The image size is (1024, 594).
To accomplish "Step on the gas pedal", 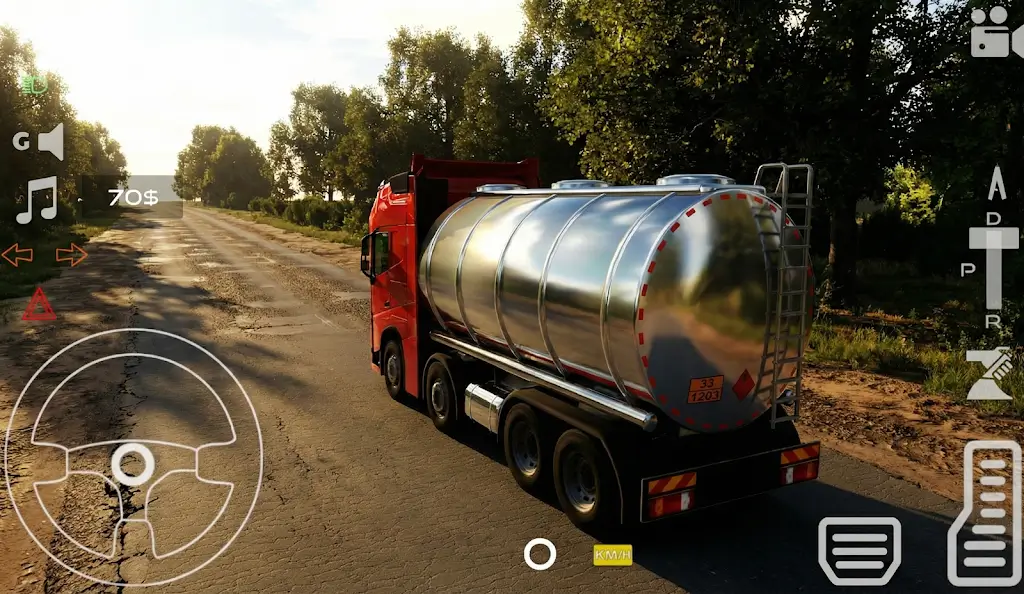I will coord(984,513).
